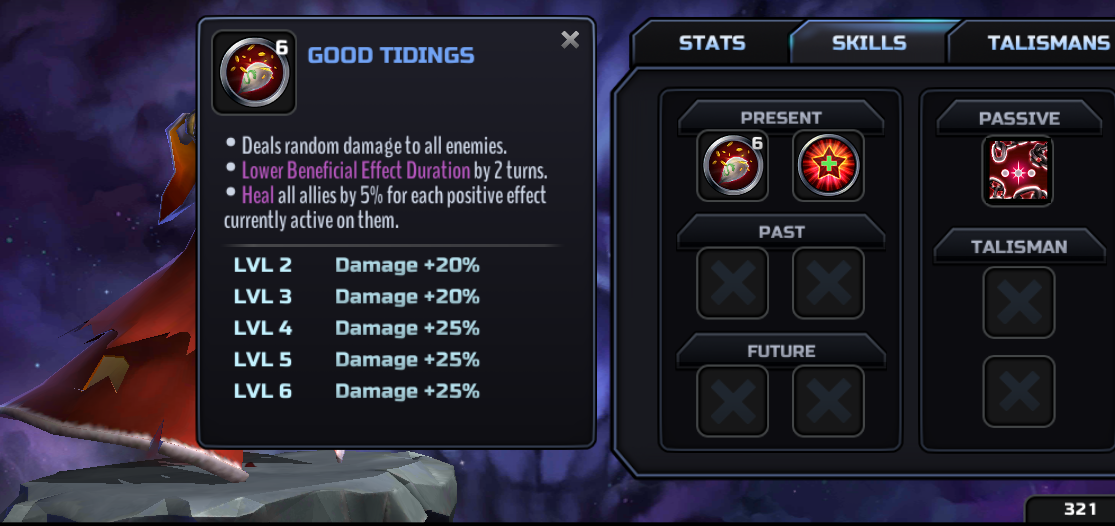Select the Good Tidings skill under Present
The width and height of the screenshot is (1115, 526).
tap(733, 166)
